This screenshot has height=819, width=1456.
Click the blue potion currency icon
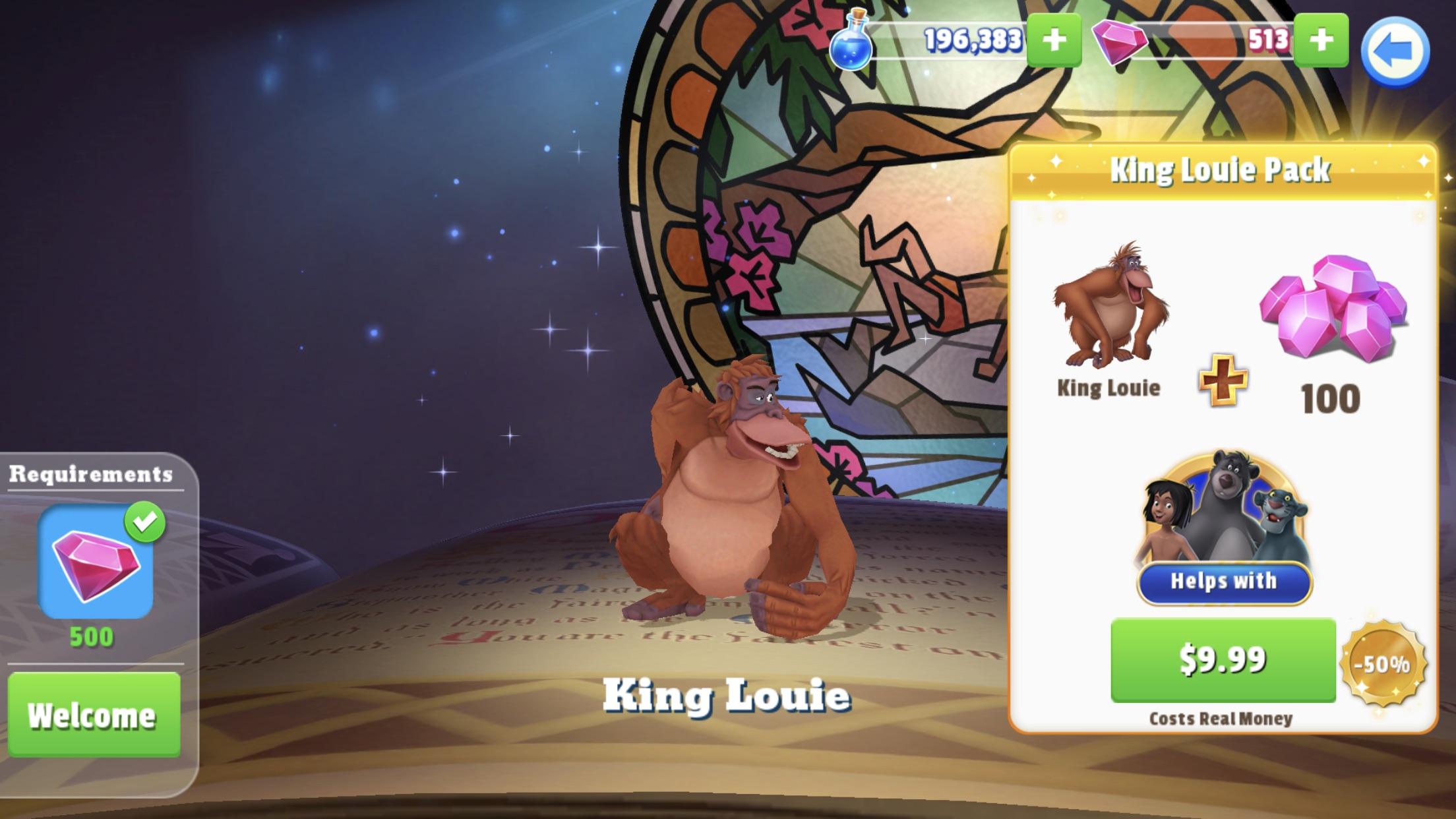pyautogui.click(x=853, y=41)
